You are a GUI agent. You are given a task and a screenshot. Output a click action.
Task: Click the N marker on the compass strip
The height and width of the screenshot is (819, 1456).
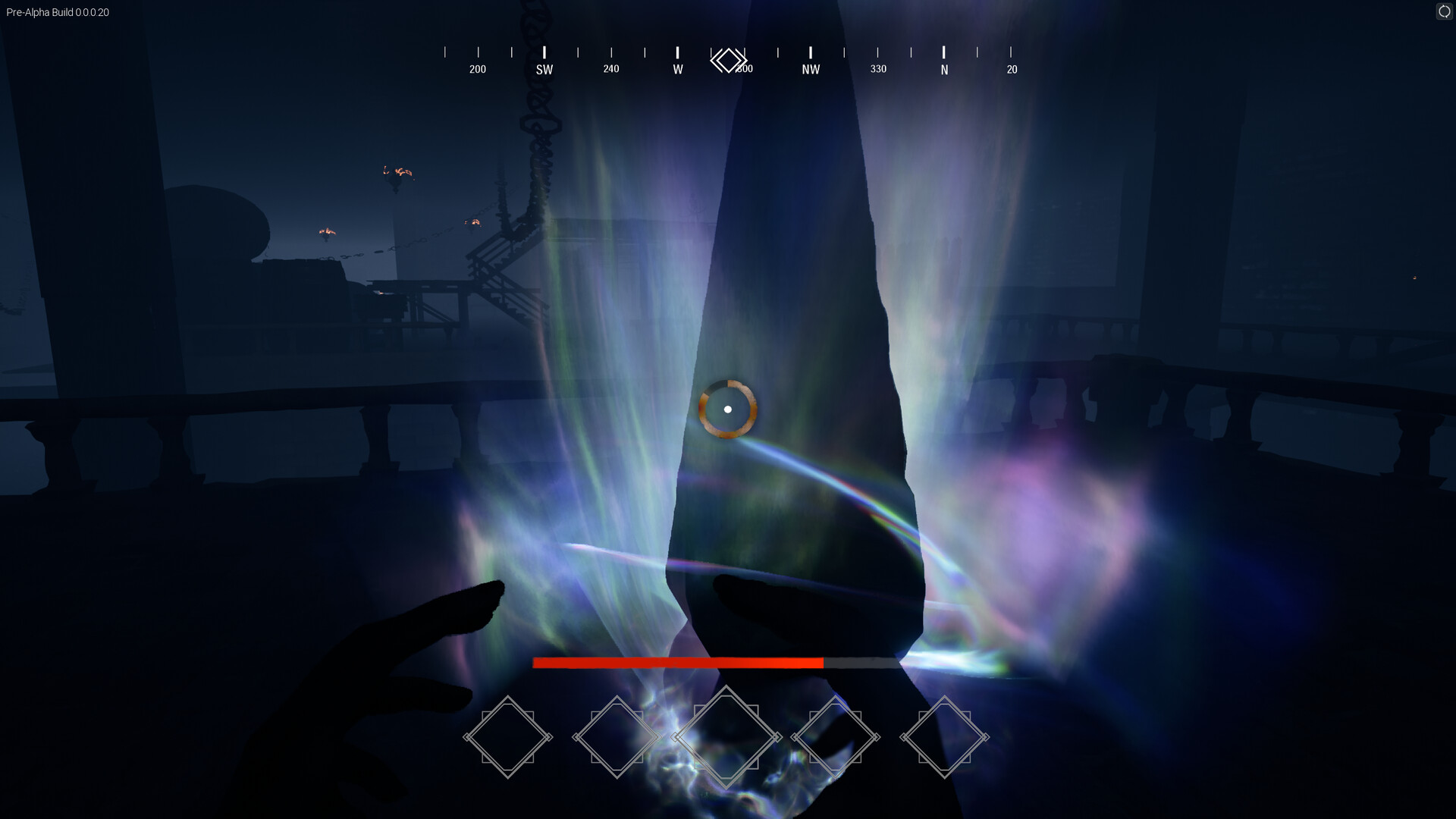point(944,68)
